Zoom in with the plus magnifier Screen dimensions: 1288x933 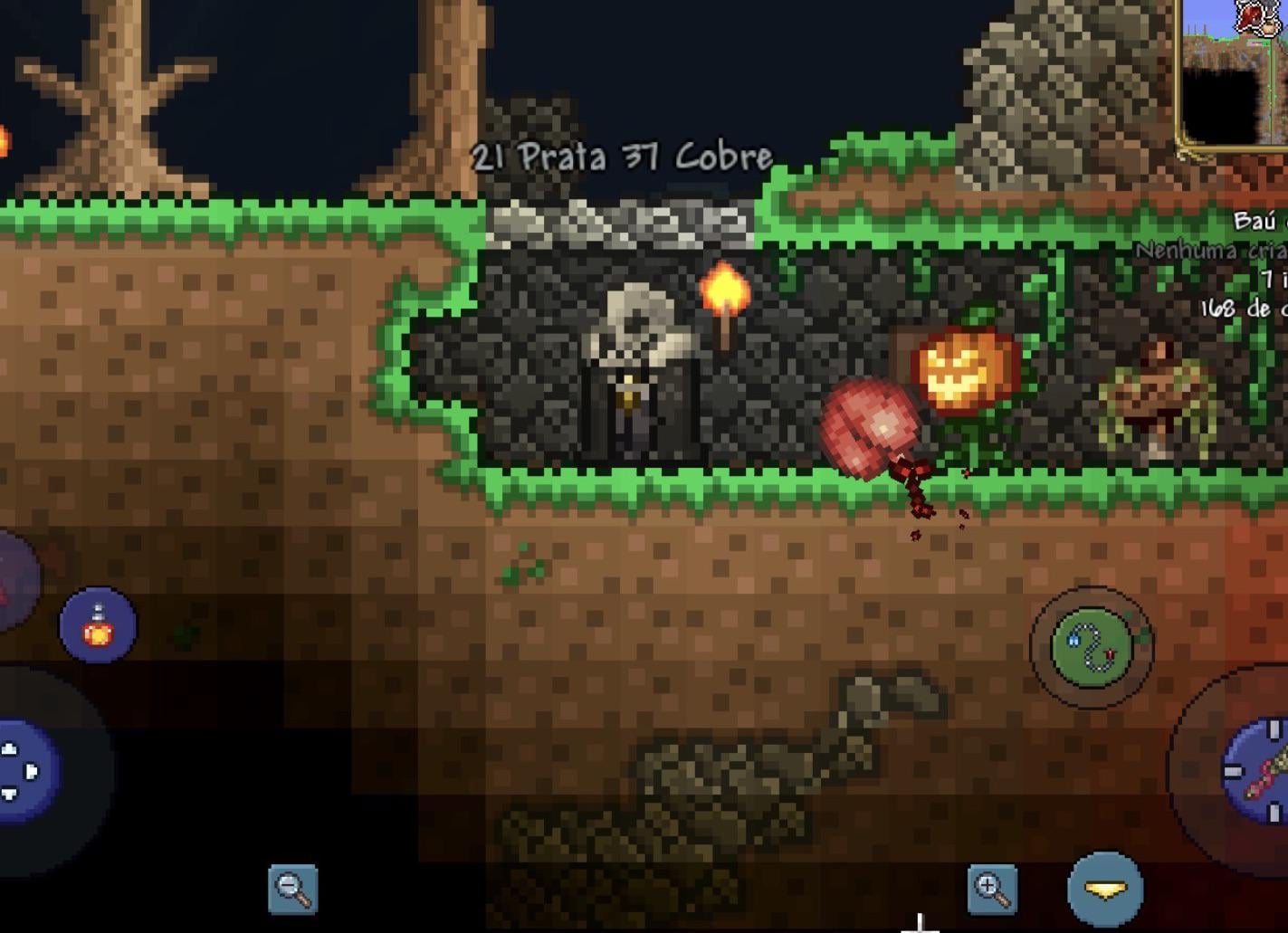coord(991,889)
